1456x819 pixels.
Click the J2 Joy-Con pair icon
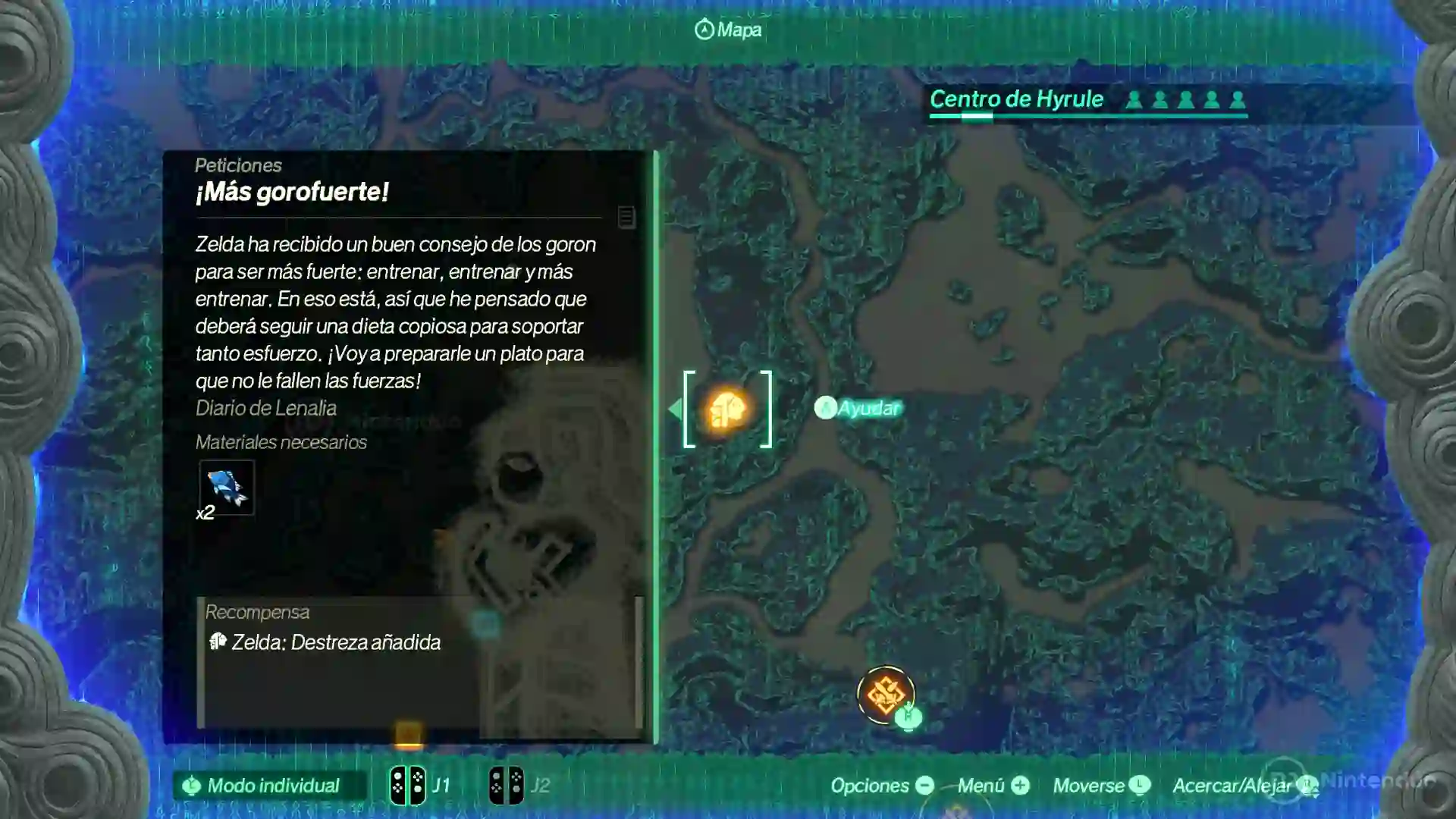(x=507, y=785)
